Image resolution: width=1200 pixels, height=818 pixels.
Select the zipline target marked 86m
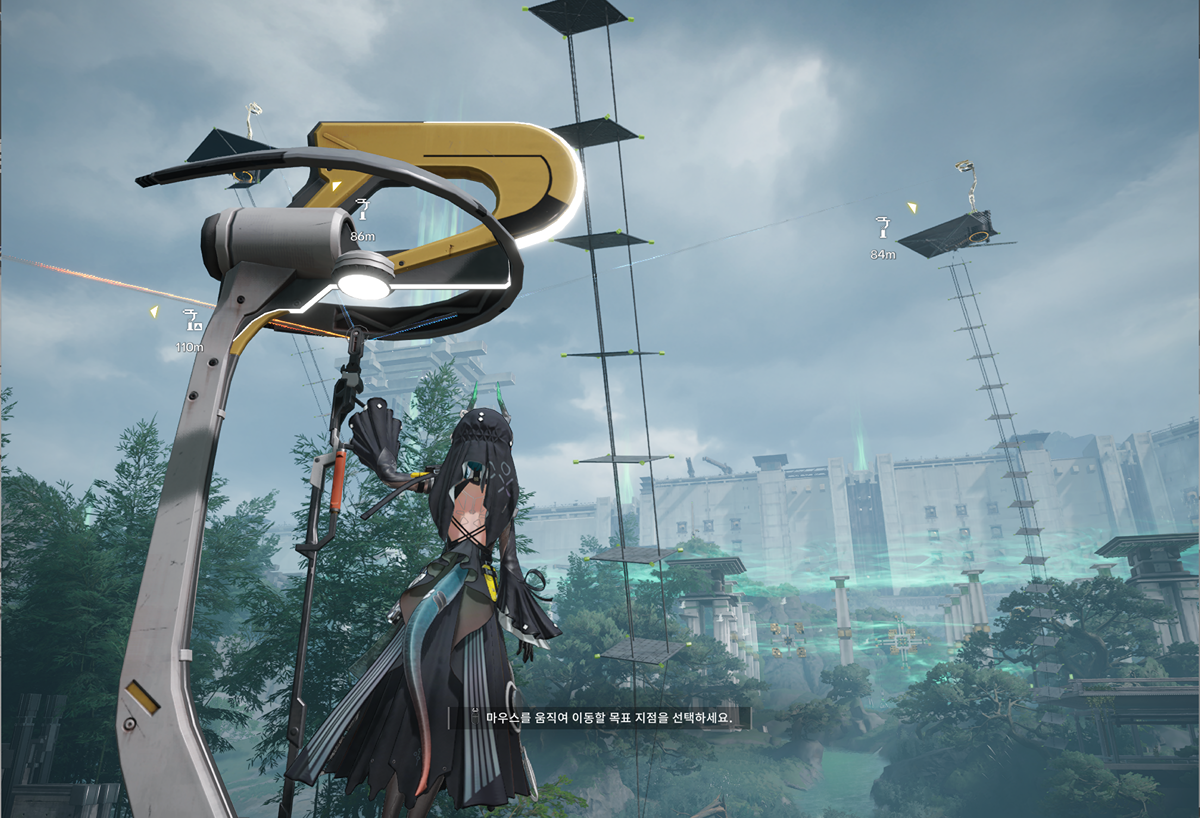tap(362, 210)
